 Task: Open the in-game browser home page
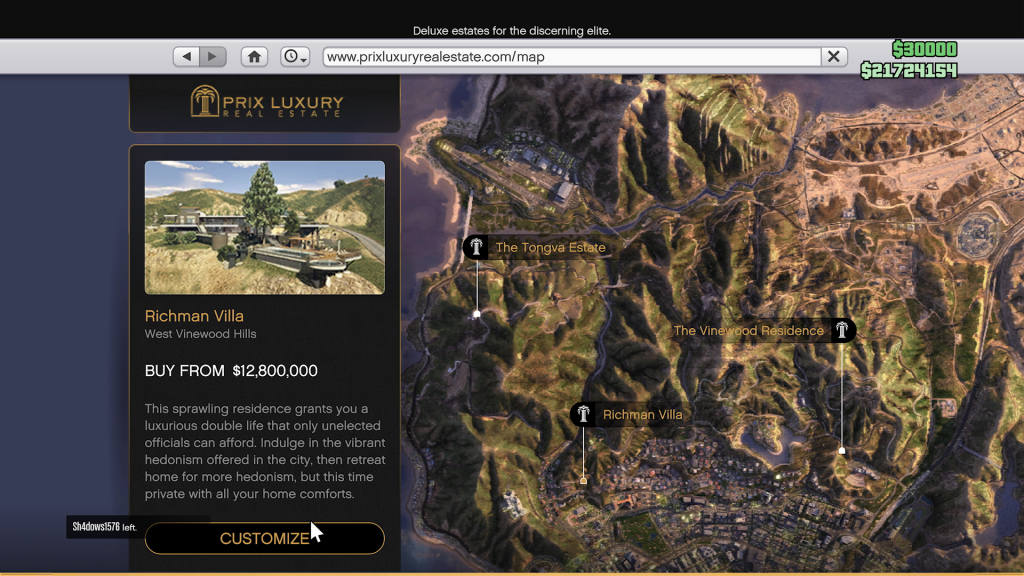(x=255, y=57)
